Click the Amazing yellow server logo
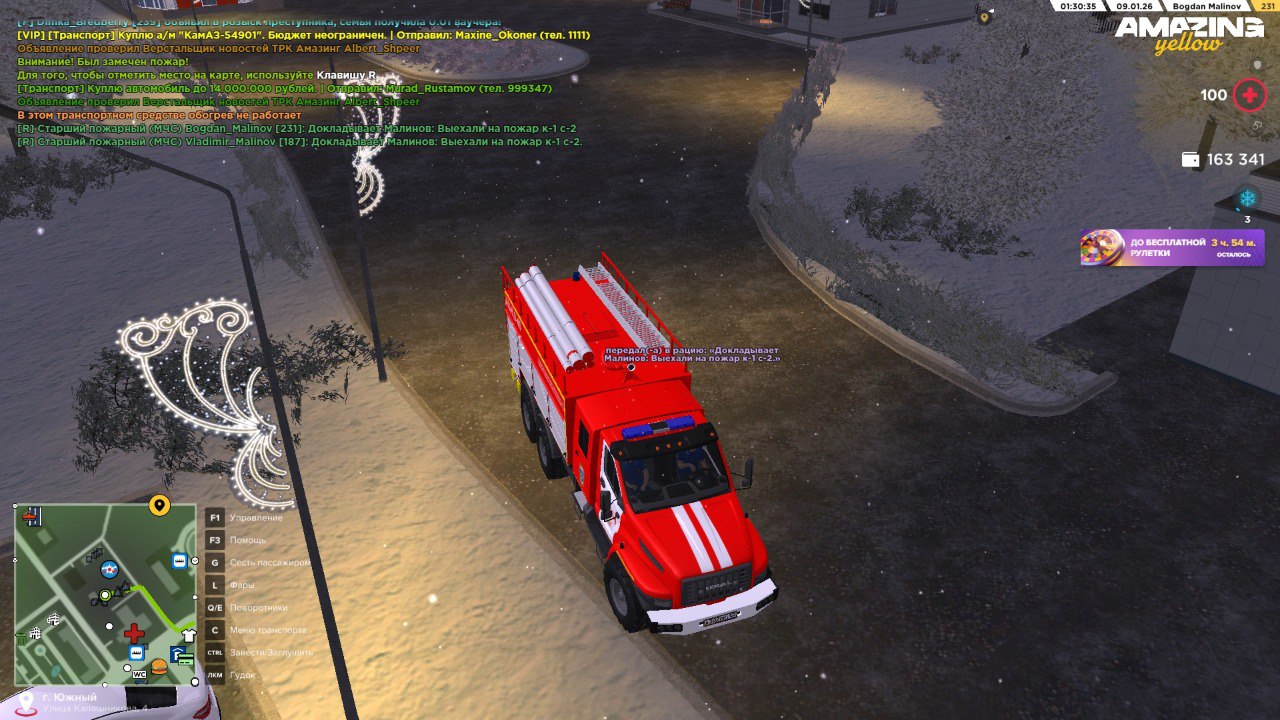The width and height of the screenshot is (1280, 720). [1189, 35]
